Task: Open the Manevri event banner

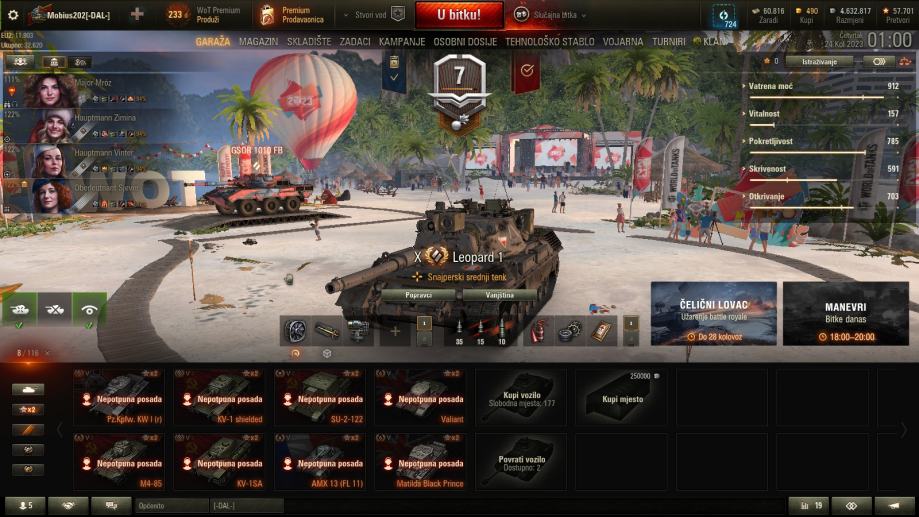Action: coord(845,313)
